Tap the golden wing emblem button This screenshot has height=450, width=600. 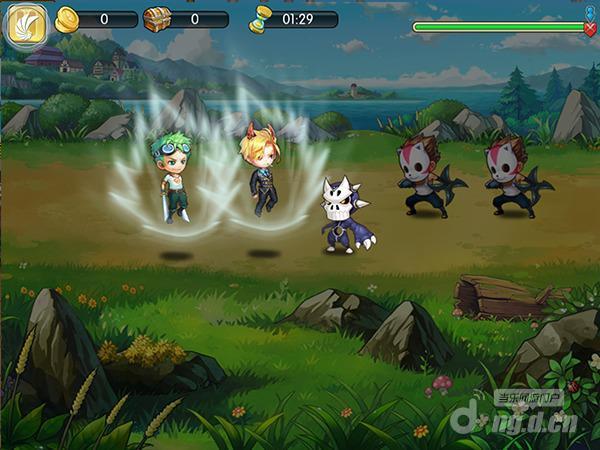pos(23,27)
